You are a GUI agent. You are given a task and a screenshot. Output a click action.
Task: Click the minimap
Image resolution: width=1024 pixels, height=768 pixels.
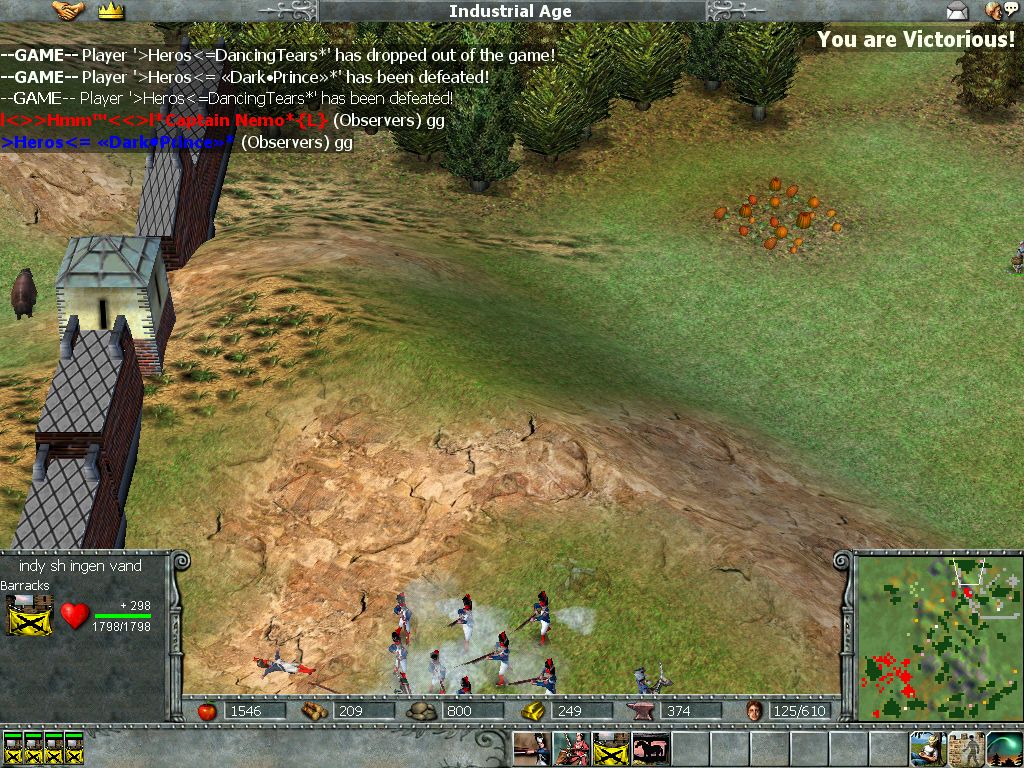(x=937, y=636)
